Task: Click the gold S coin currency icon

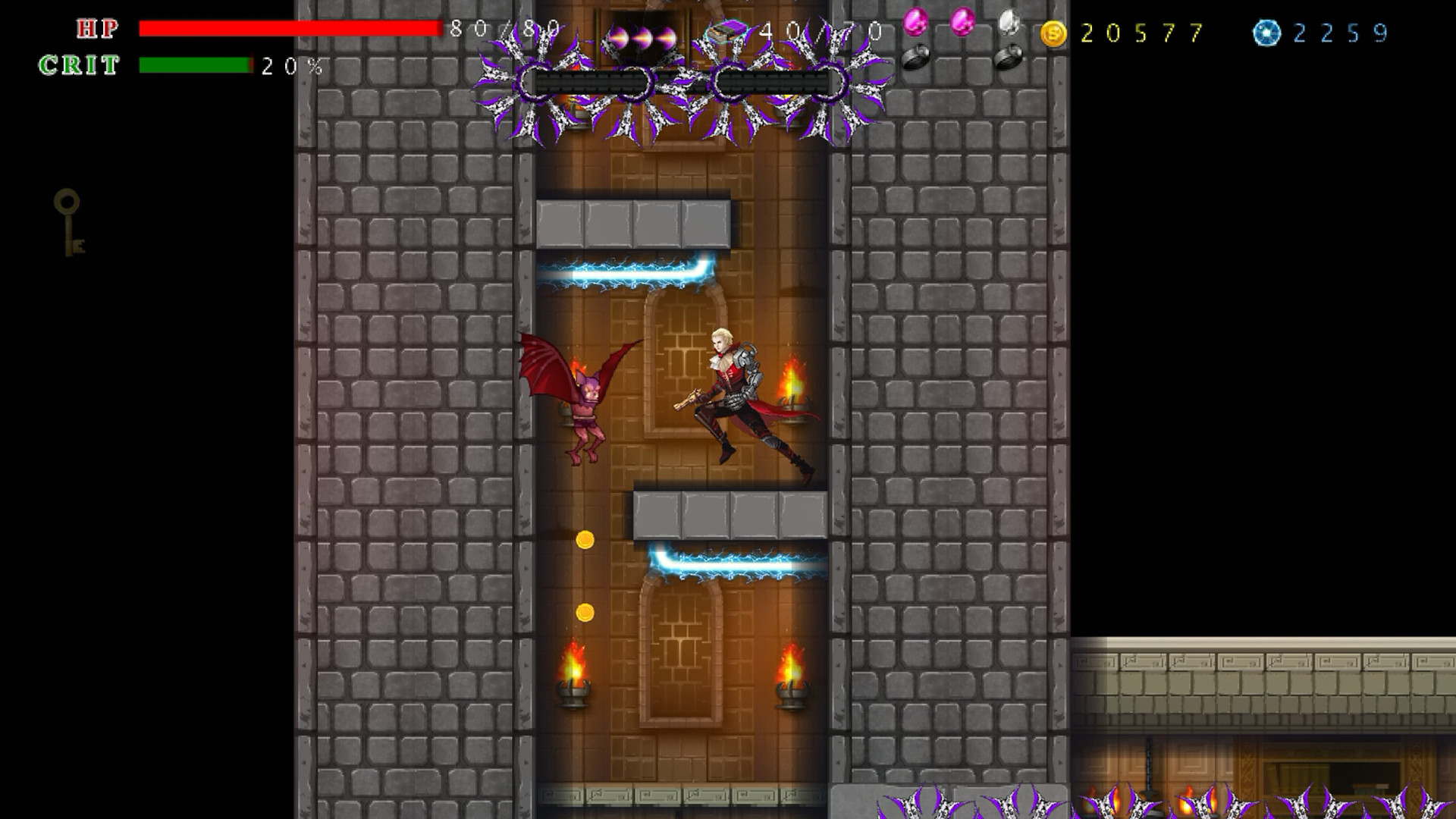Action: pyautogui.click(x=1054, y=30)
